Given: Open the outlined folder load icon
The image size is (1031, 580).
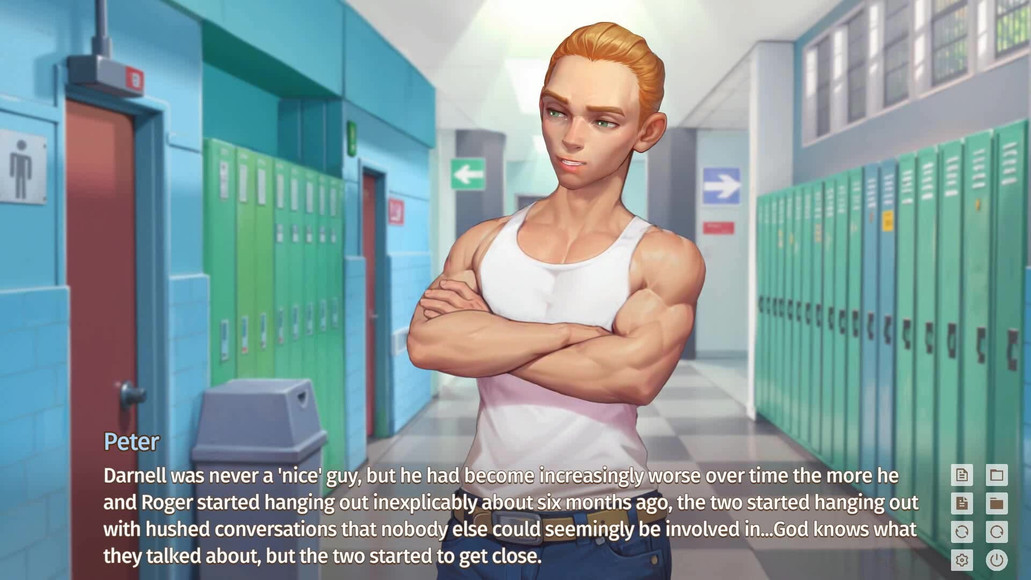Looking at the screenshot, I should click(996, 475).
